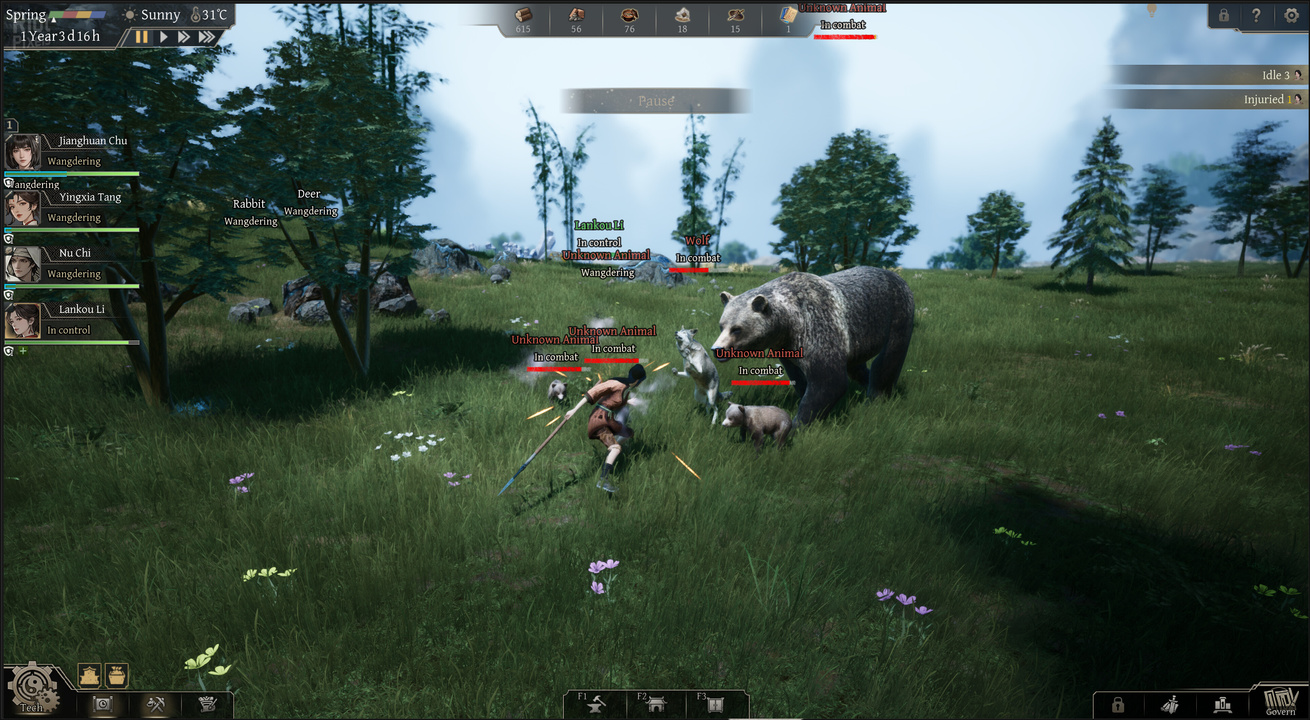Screen dimensions: 1310x720
Task: Open the farming plot tool
Action: coord(117,676)
